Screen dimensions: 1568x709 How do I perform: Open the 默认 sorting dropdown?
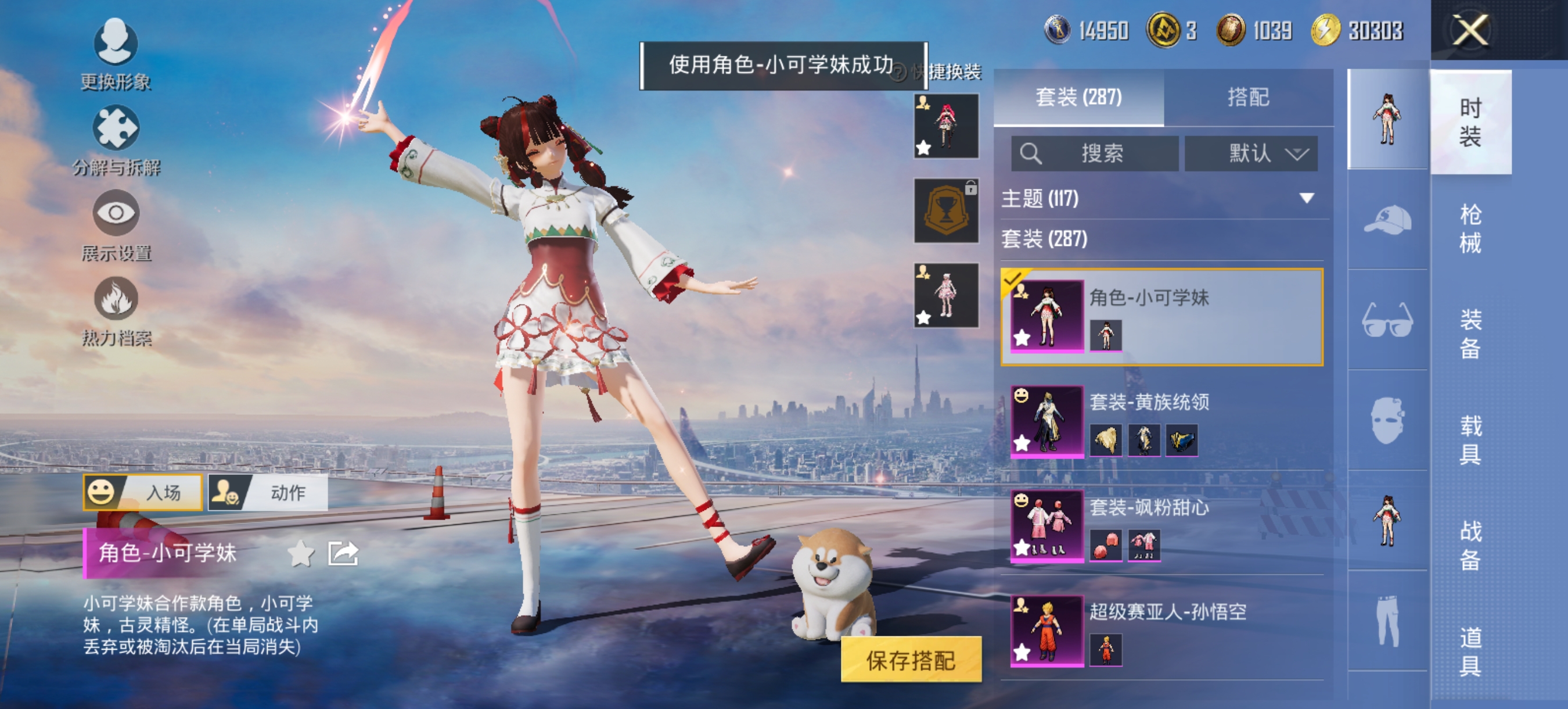pyautogui.click(x=1251, y=153)
